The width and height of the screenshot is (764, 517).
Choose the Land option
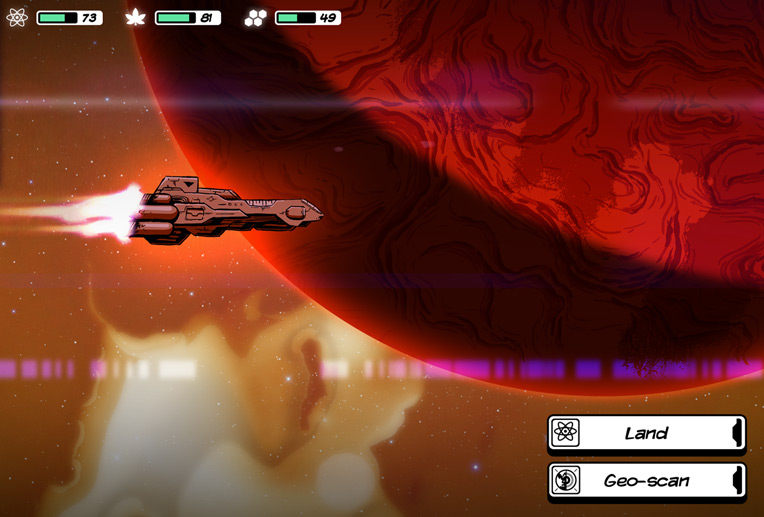point(646,433)
